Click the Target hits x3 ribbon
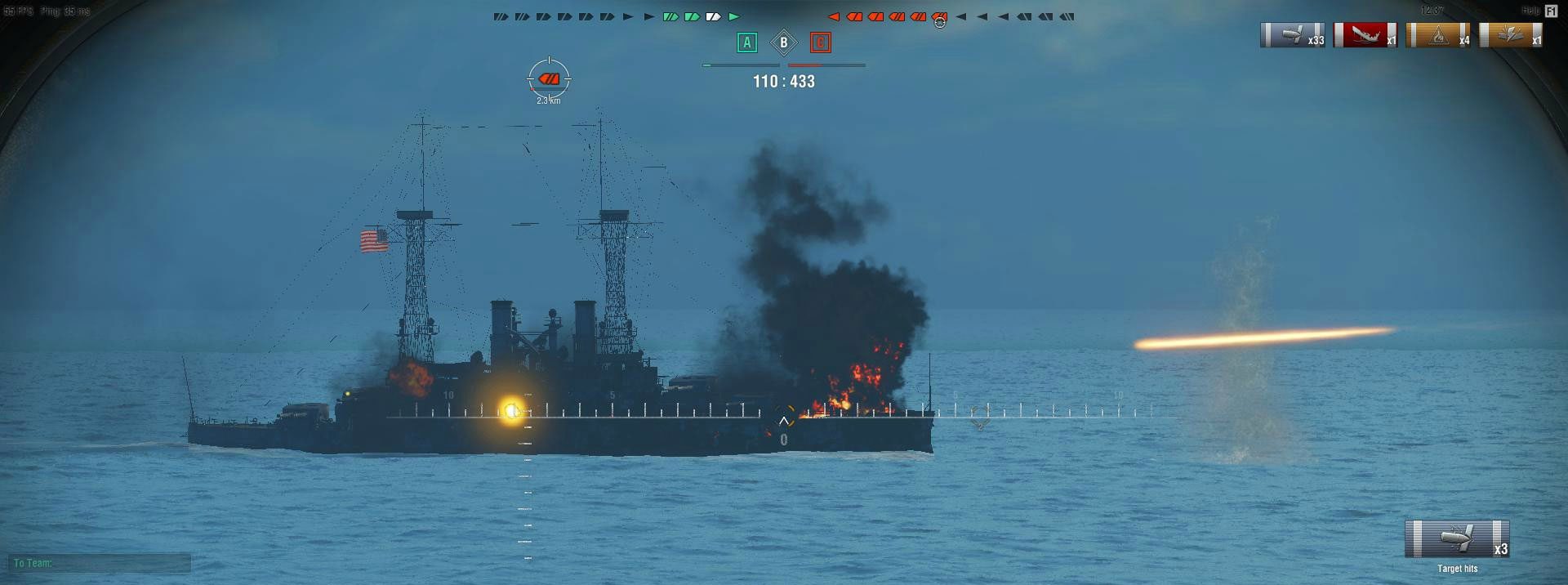This screenshot has height=585, width=1568. pyautogui.click(x=1457, y=539)
